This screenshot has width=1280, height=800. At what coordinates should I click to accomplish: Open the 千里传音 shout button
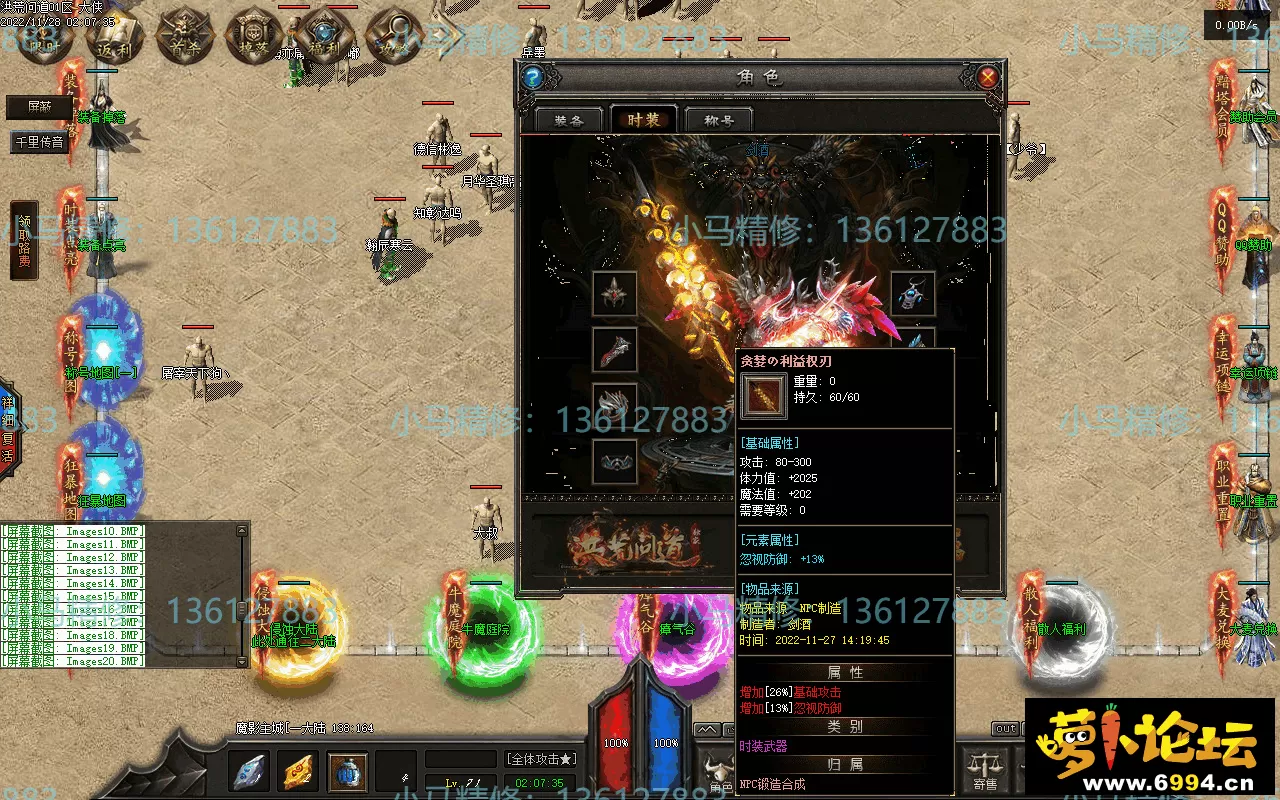40,142
